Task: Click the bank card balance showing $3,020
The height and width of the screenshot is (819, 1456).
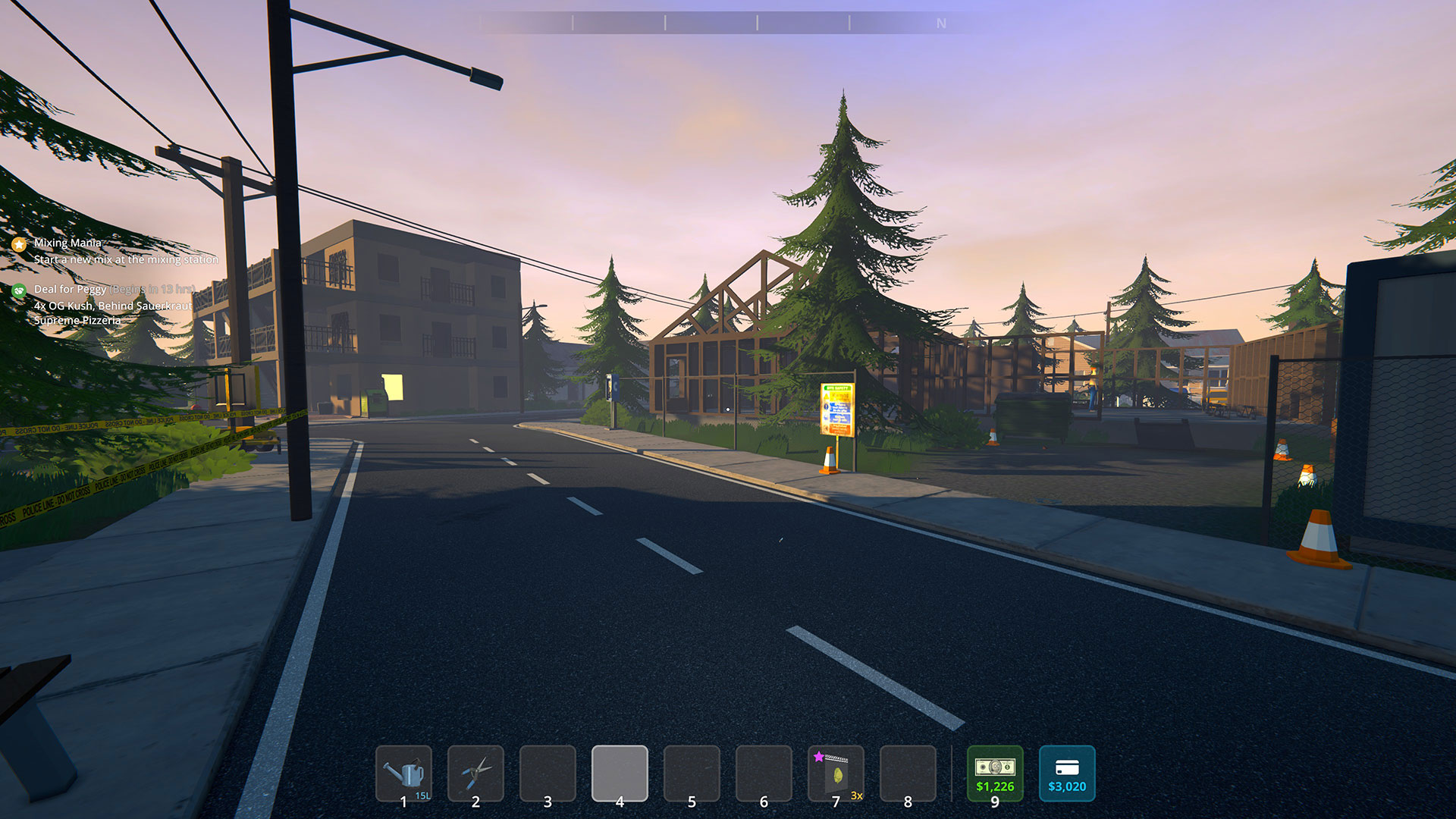Action: 1067,773
